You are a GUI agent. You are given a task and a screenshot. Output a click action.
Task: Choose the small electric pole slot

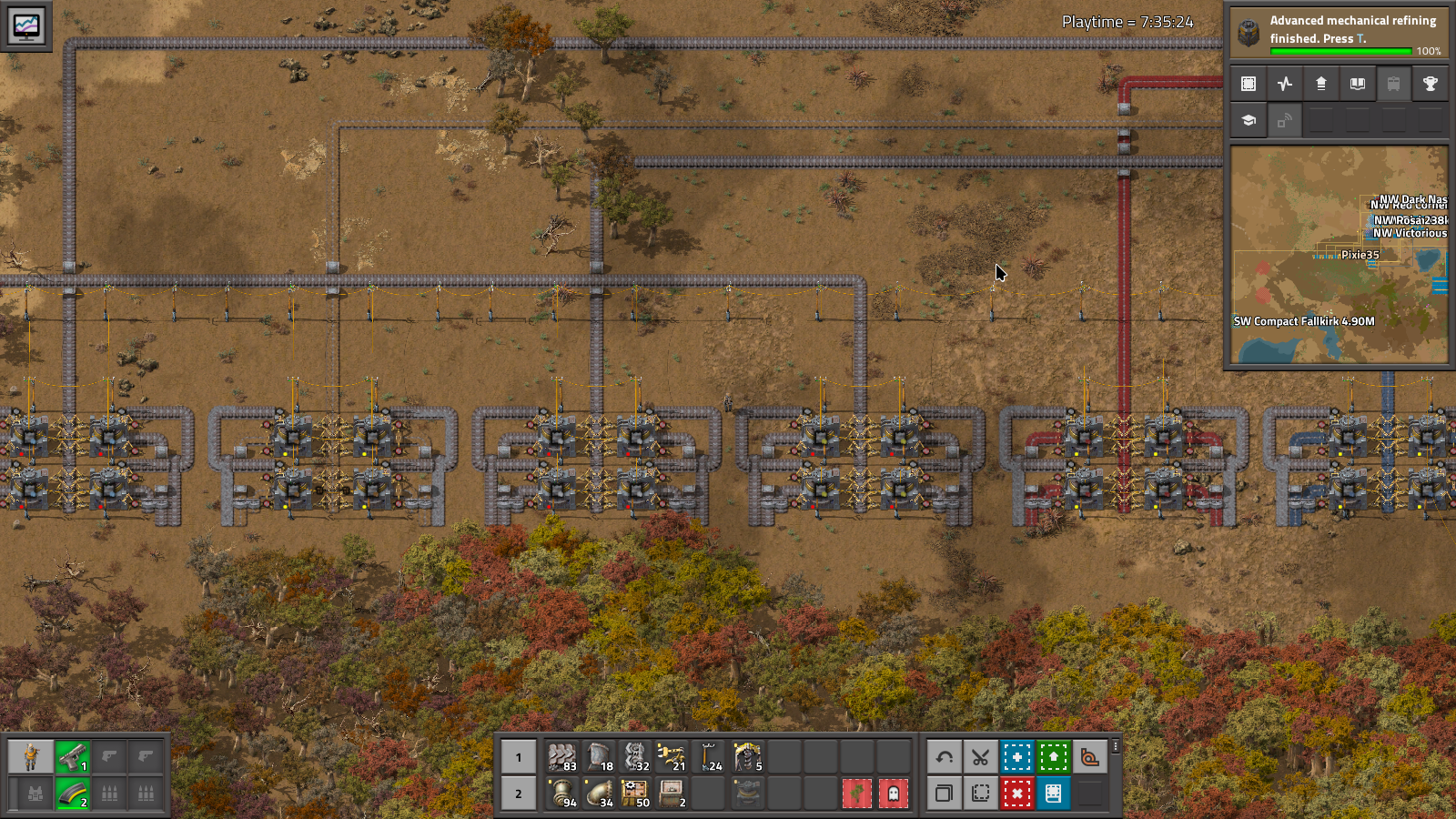[x=710, y=757]
